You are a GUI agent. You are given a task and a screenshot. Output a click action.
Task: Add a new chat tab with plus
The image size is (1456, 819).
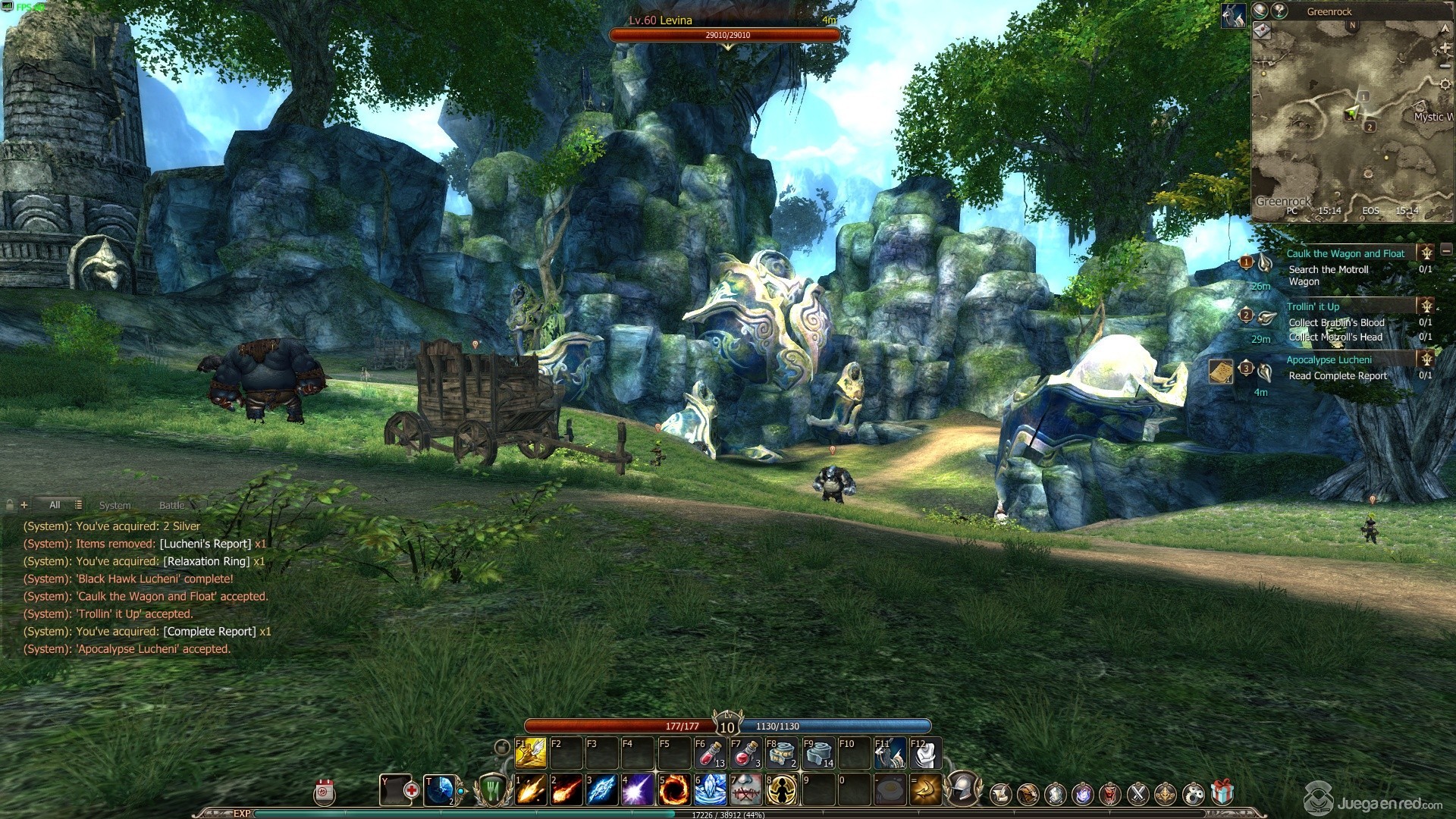[24, 505]
